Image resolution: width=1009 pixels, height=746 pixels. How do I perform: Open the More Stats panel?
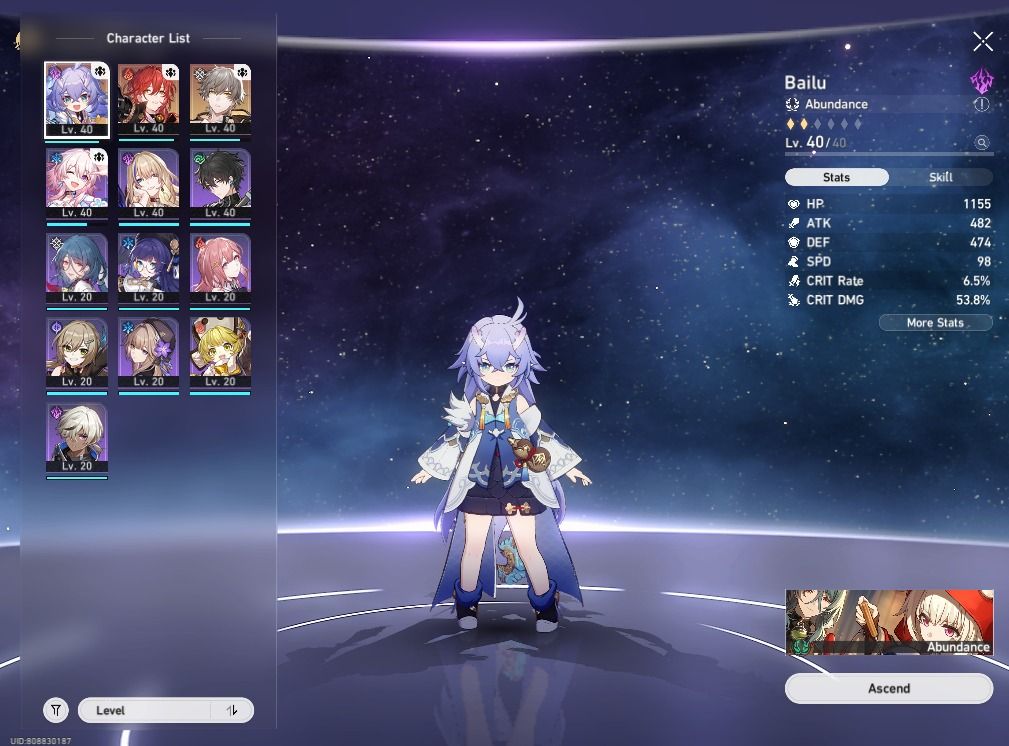tap(935, 323)
